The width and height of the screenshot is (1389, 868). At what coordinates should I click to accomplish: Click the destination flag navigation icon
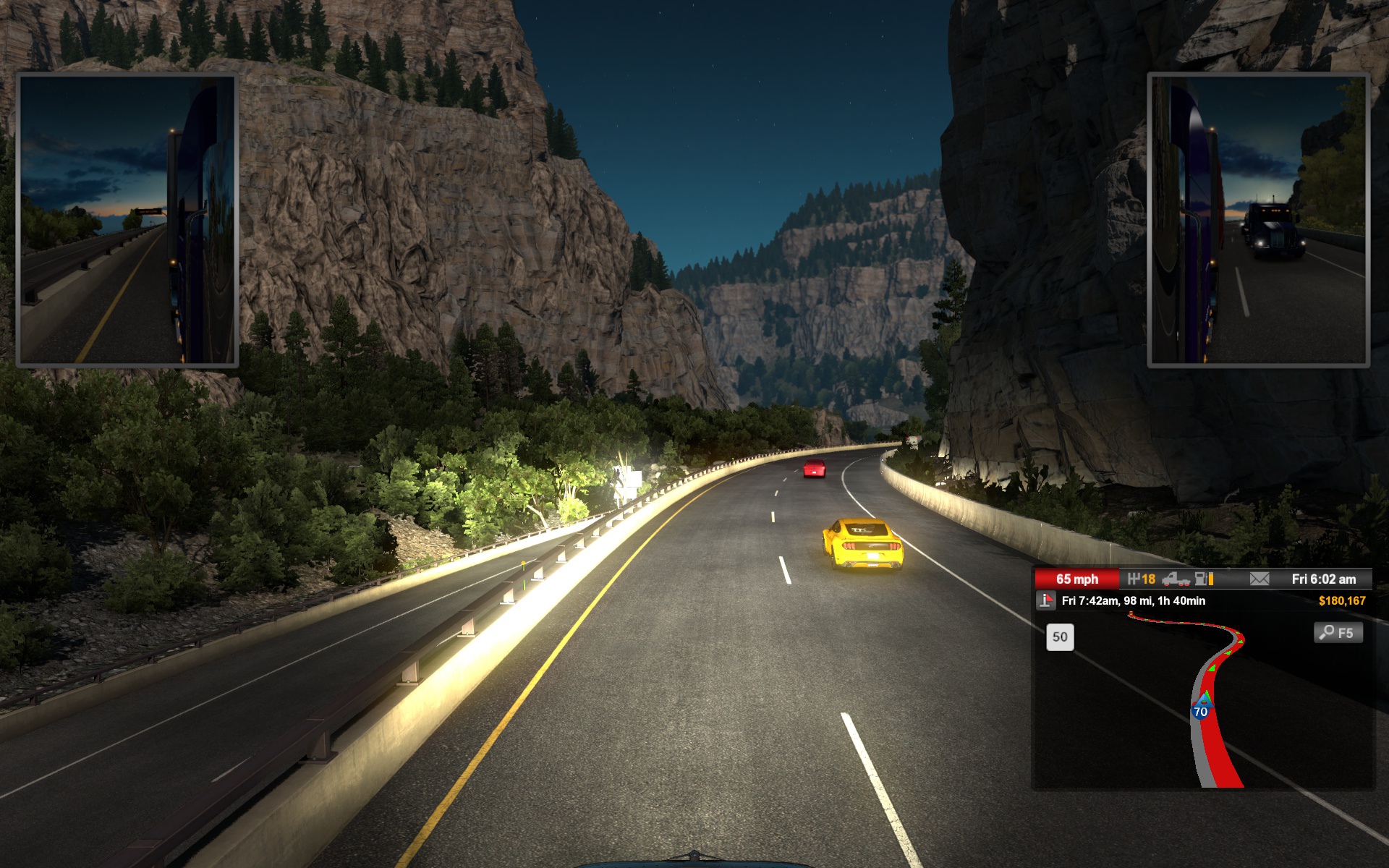pyautogui.click(x=1045, y=600)
